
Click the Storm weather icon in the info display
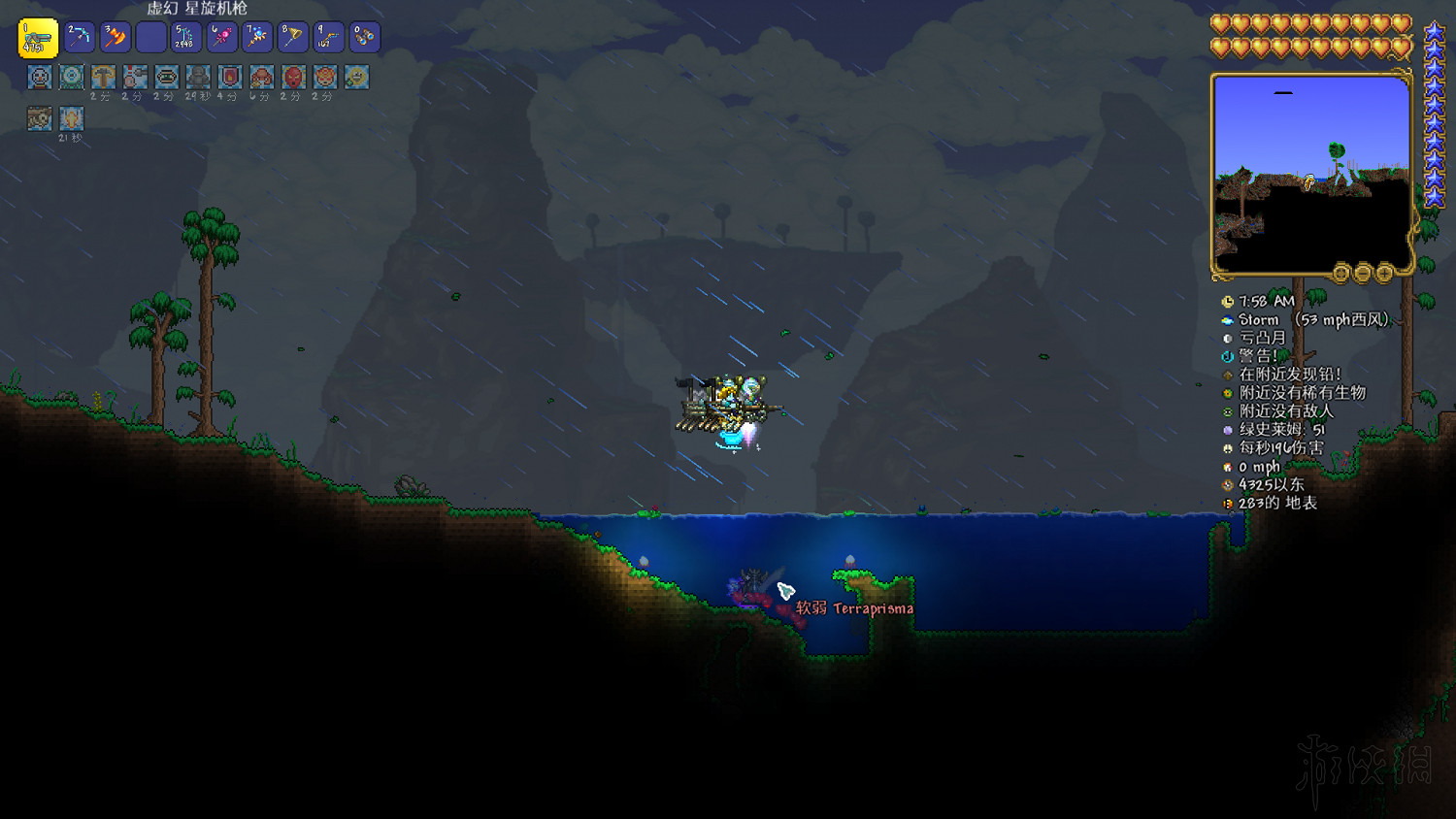point(1227,319)
